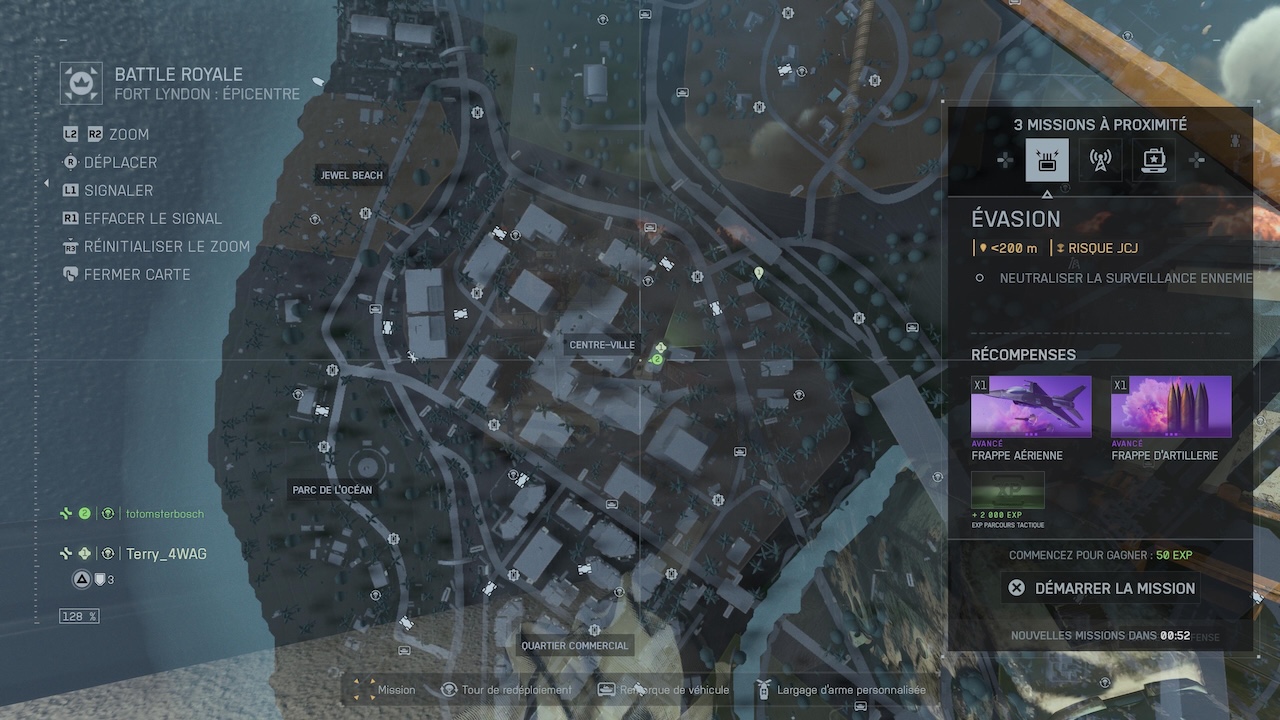
Task: Select squadmate Terry_4WAG in the squad list
Action: [166, 554]
